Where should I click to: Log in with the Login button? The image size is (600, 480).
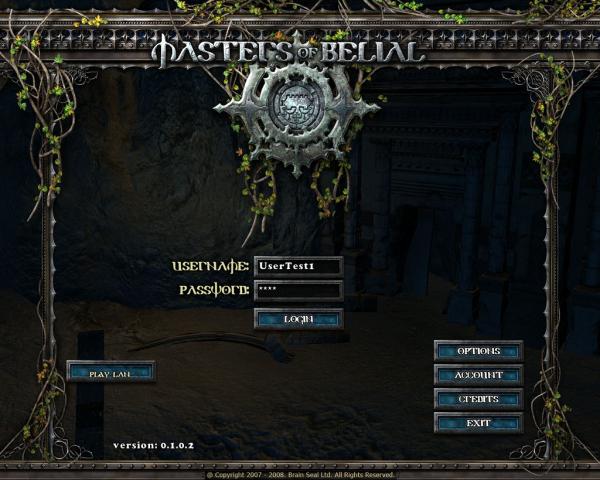(x=298, y=319)
